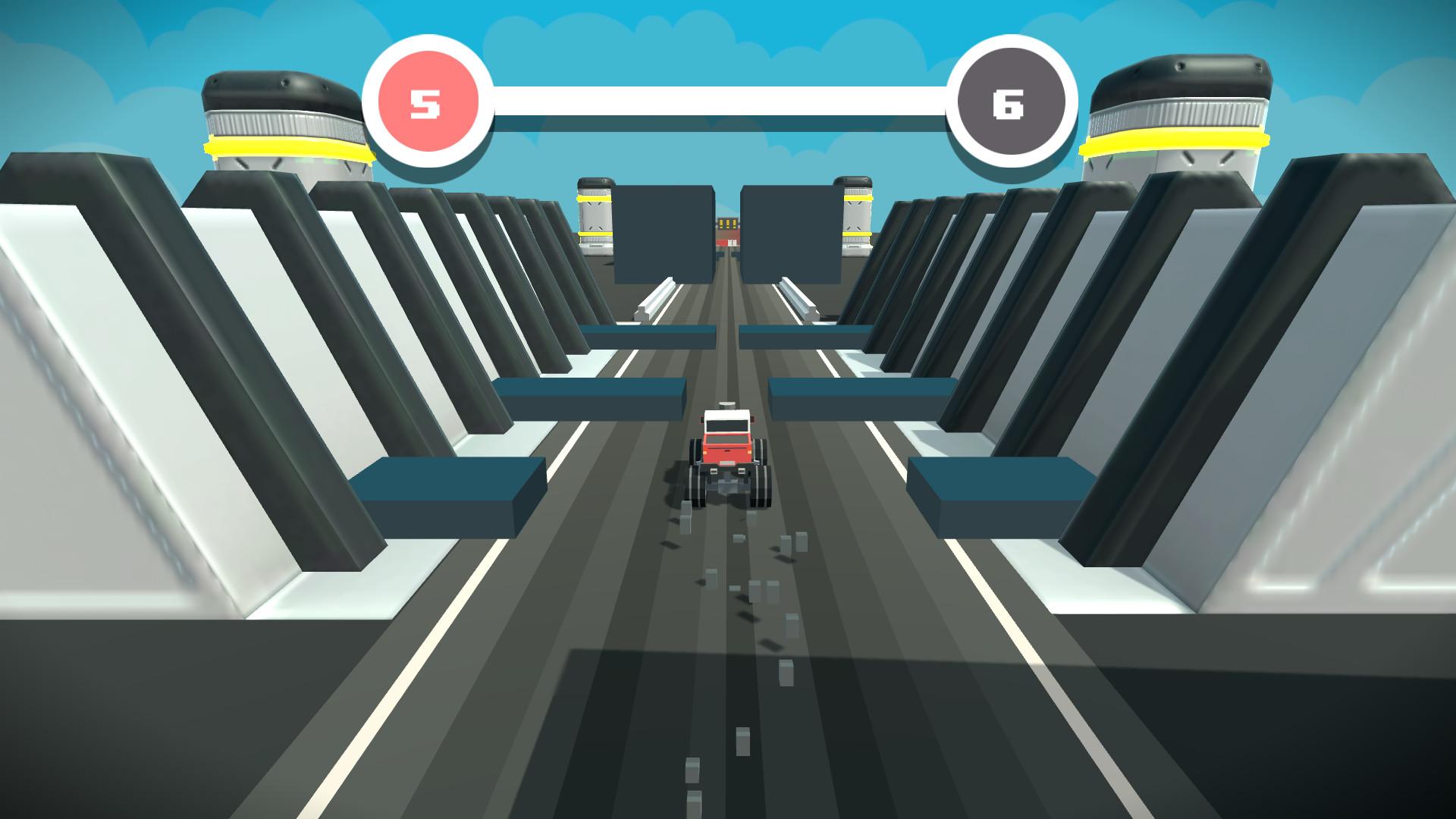1456x819 pixels.
Task: Select the yellow-banded tower on the top right
Action: pos(1179,114)
